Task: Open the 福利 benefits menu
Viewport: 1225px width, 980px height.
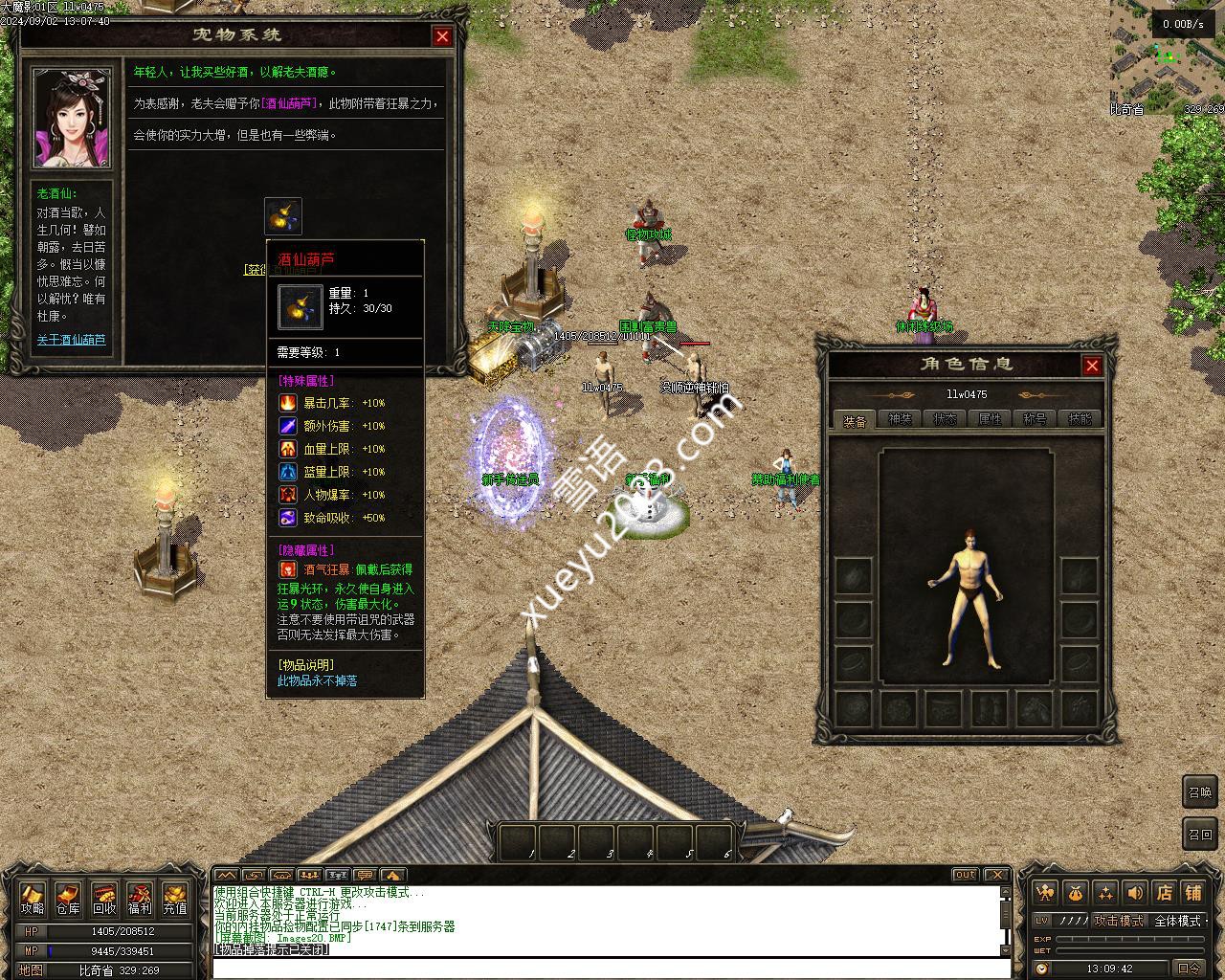Action: tap(140, 898)
